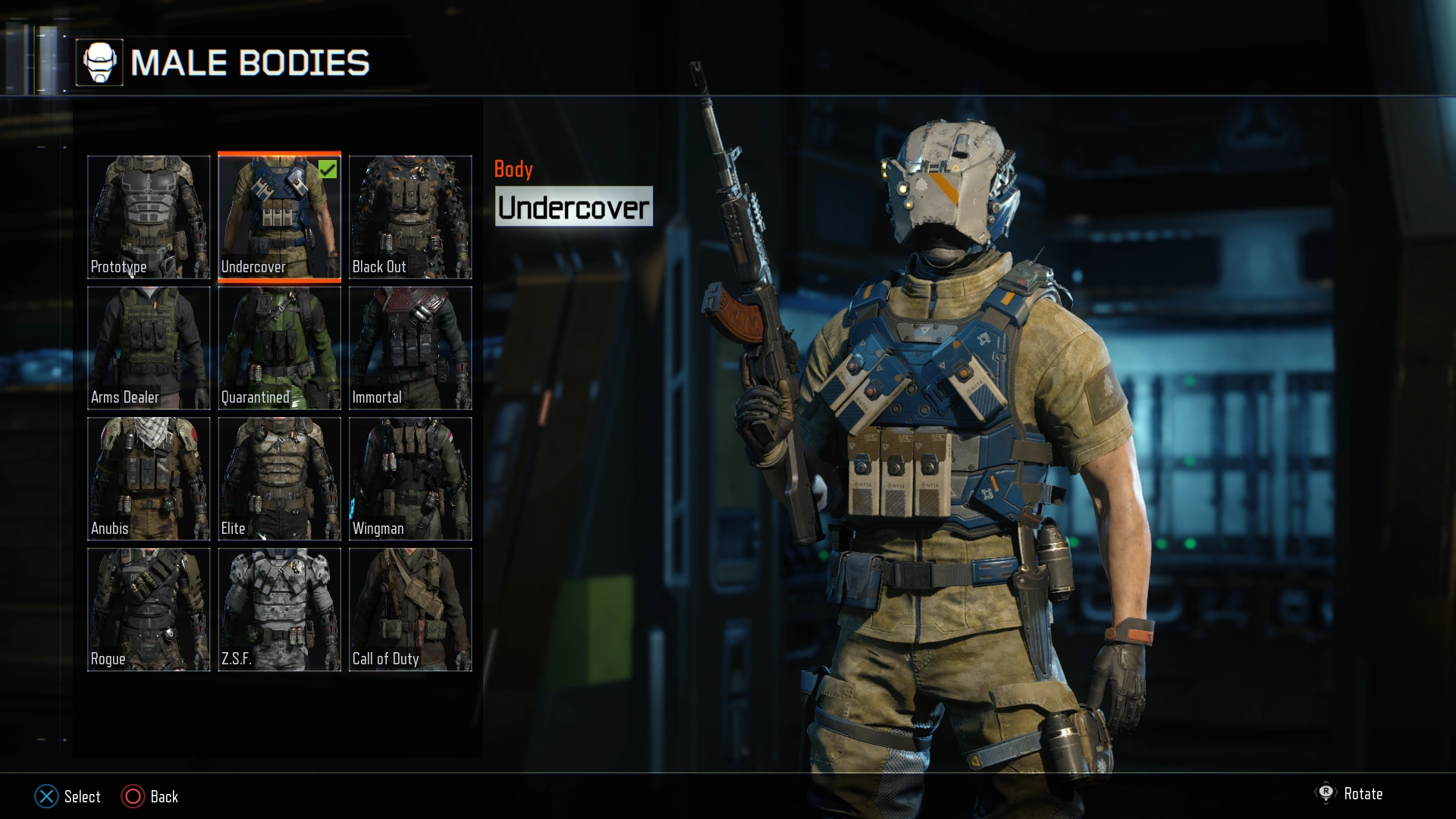This screenshot has width=1456, height=819.
Task: Click the Body label header
Action: [x=514, y=169]
